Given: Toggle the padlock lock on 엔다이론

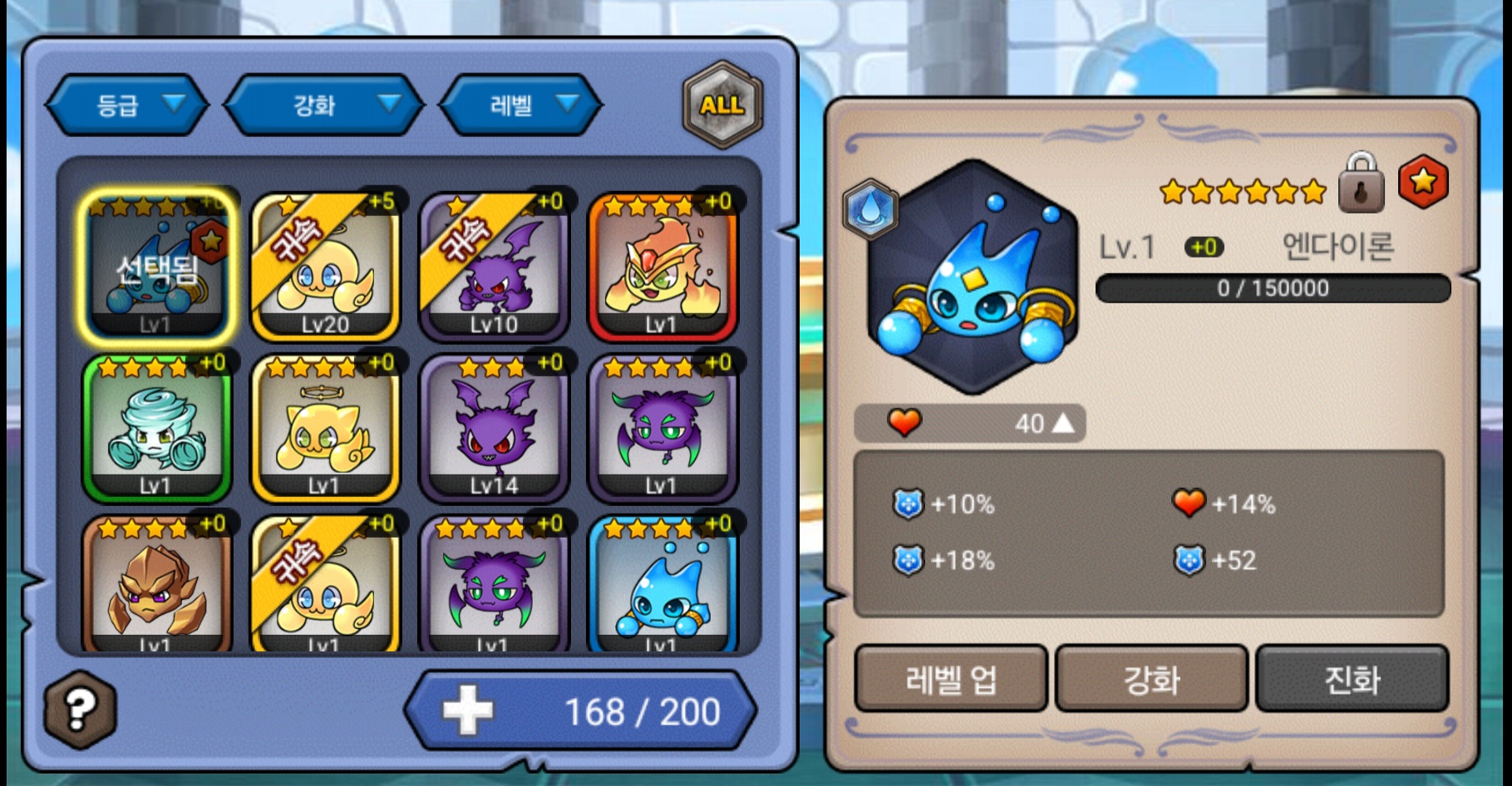Looking at the screenshot, I should (1361, 184).
